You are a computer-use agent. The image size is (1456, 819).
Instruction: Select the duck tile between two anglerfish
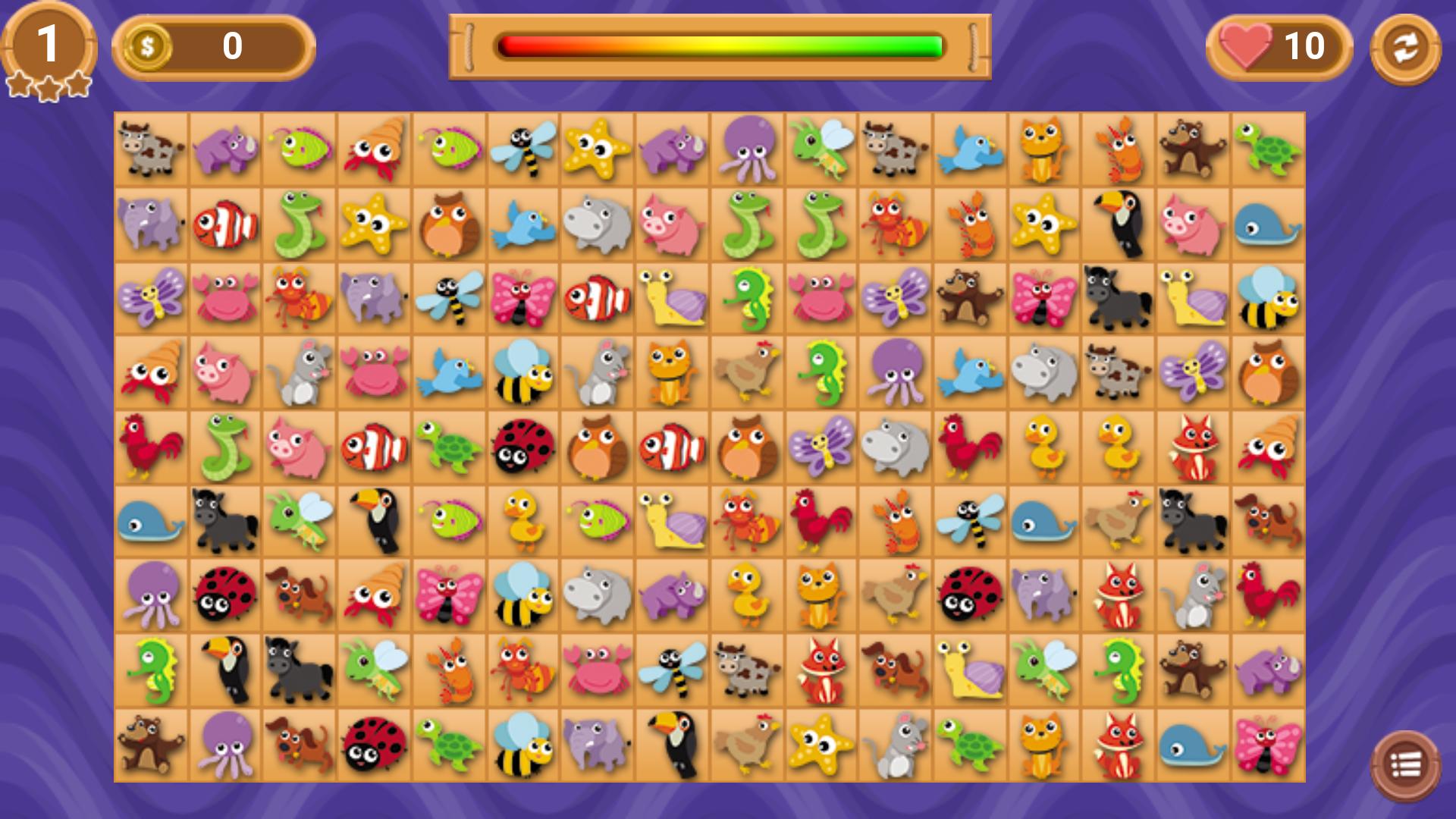[x=524, y=521]
